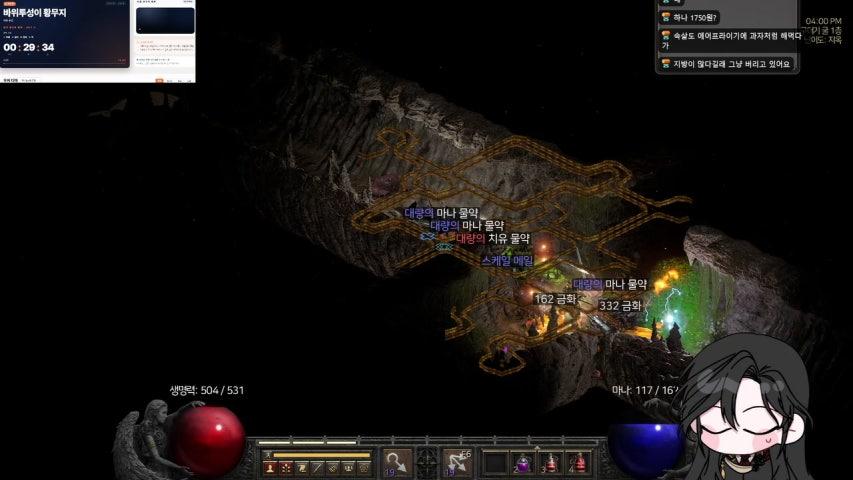Collect the 162 금화 gold label

(555, 298)
